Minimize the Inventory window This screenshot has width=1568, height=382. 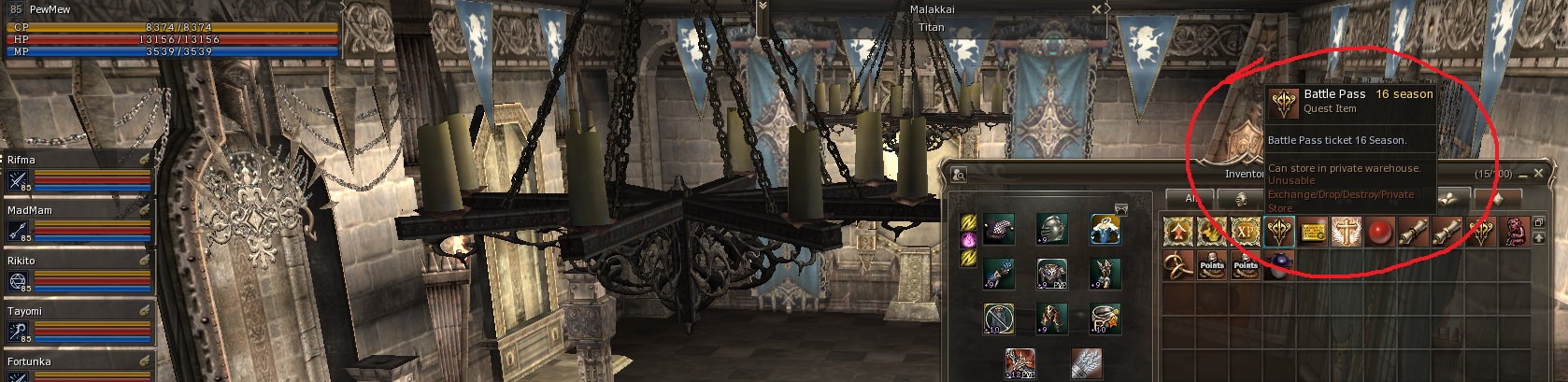pos(1522,173)
